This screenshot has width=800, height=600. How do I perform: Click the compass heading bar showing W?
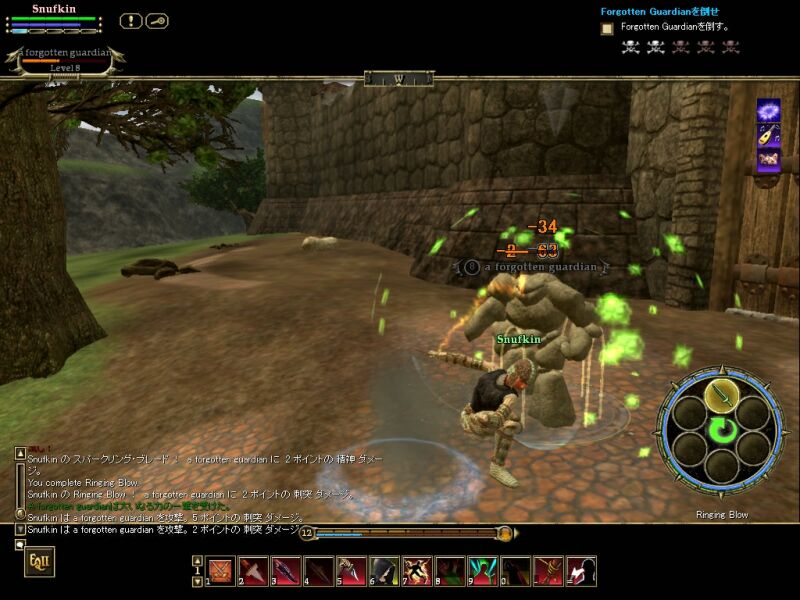point(398,78)
